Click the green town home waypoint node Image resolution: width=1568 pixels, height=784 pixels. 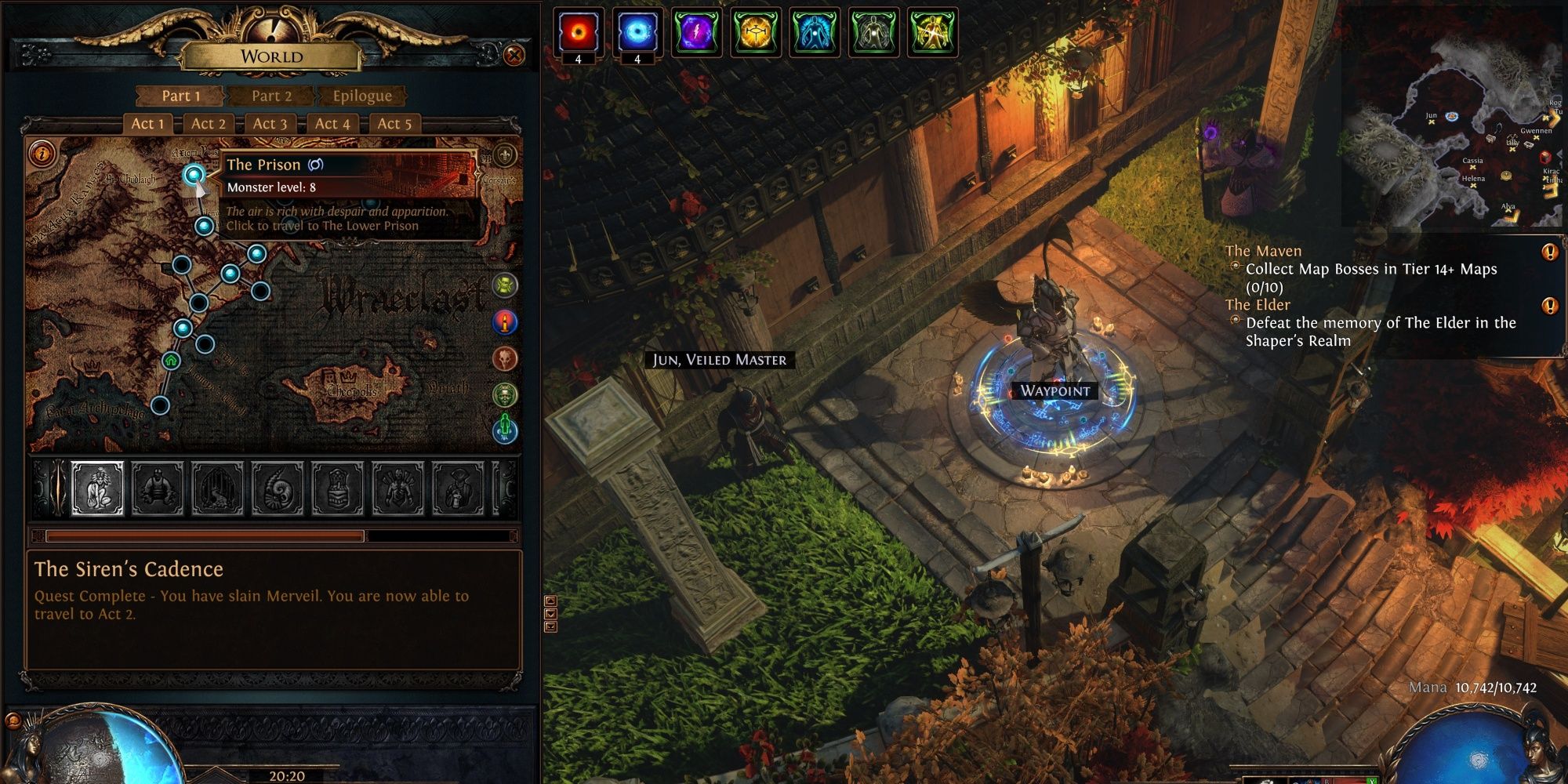coord(171,361)
